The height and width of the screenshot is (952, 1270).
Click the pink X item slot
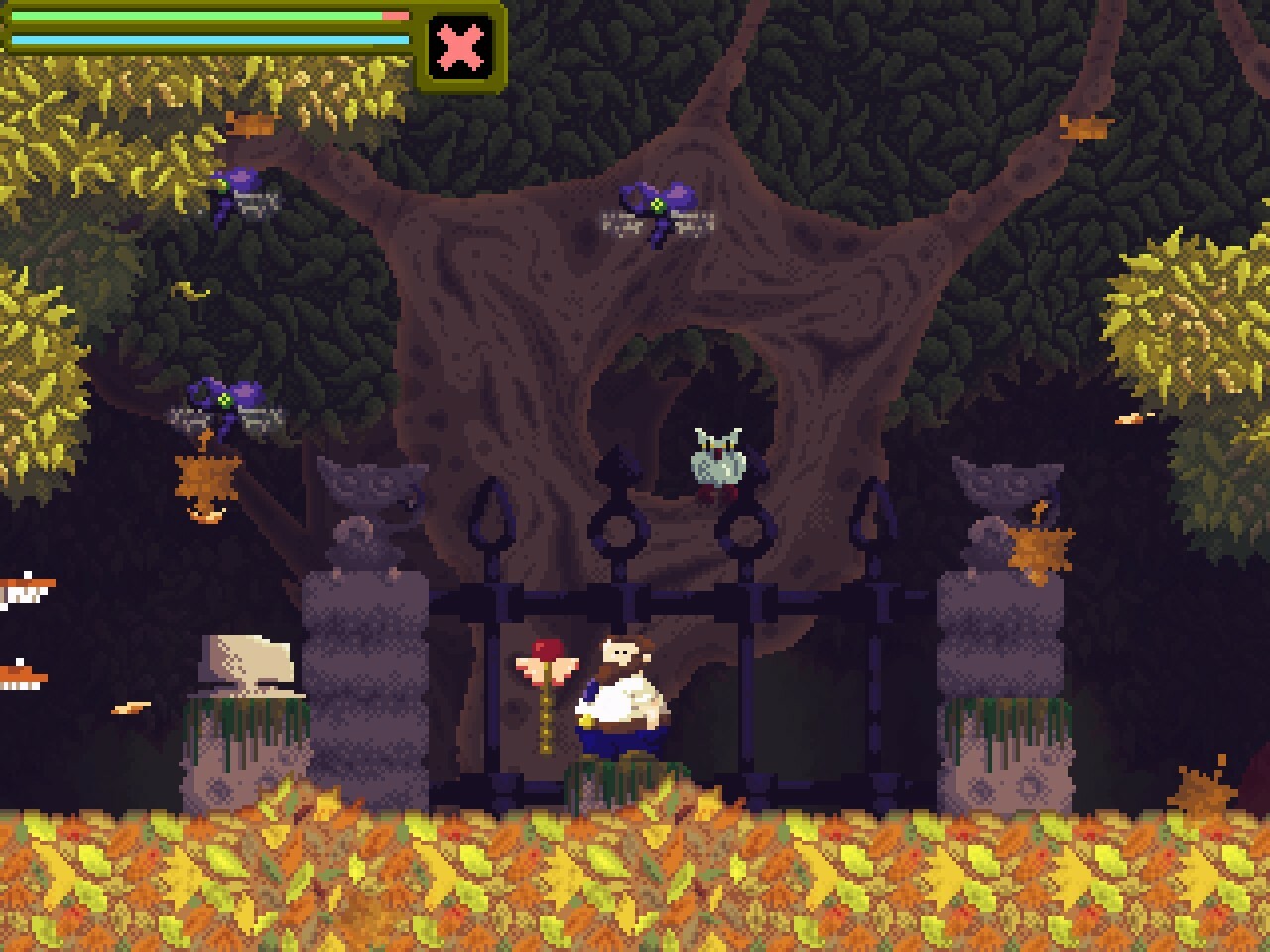coord(461,47)
